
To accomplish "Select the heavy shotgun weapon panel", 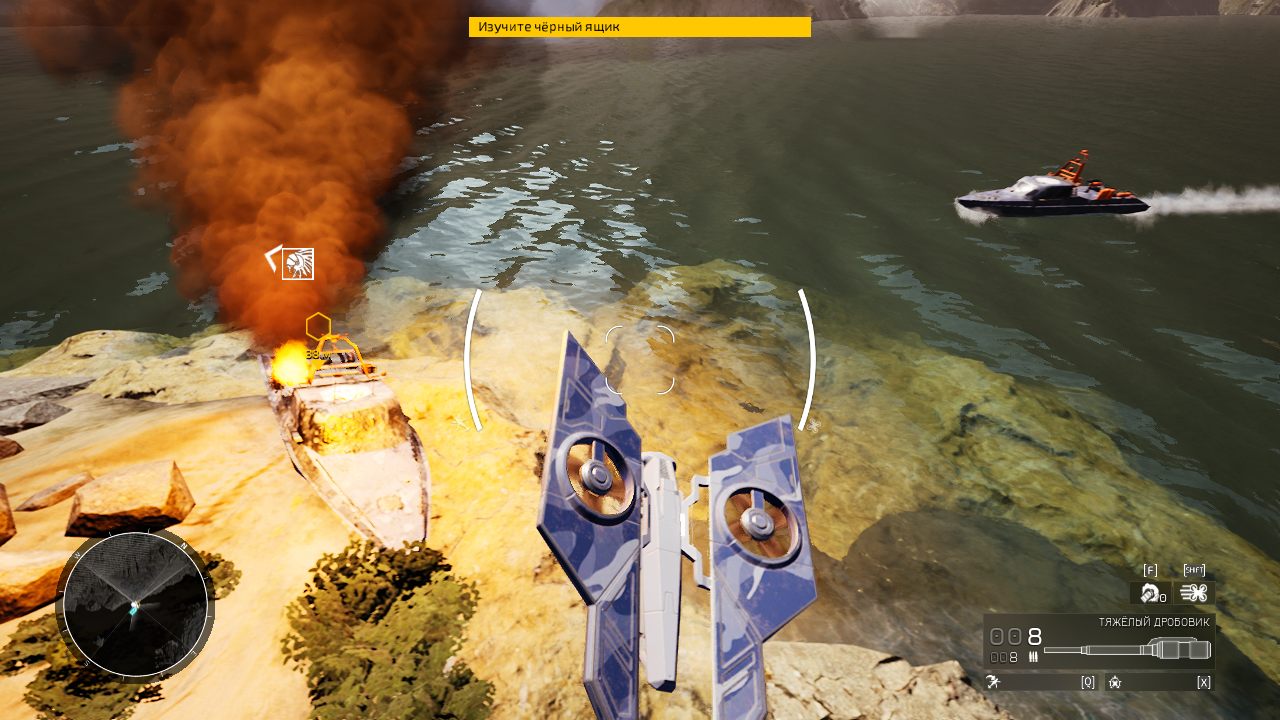I will click(x=1099, y=642).
